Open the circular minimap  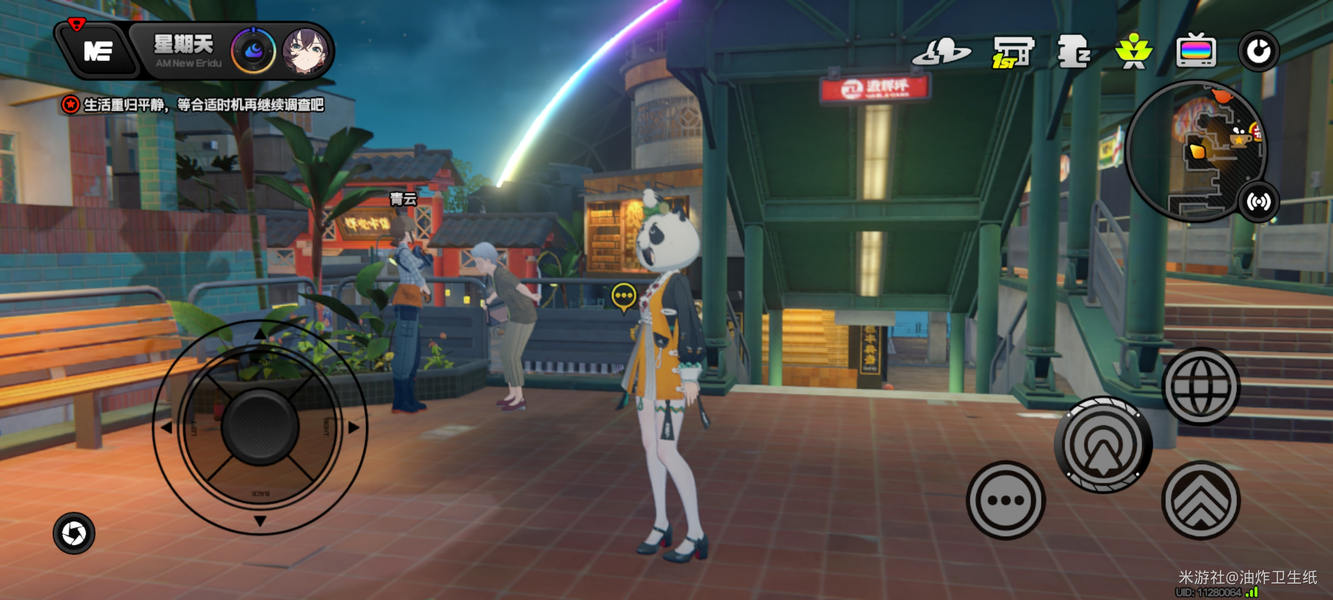coord(1194,150)
